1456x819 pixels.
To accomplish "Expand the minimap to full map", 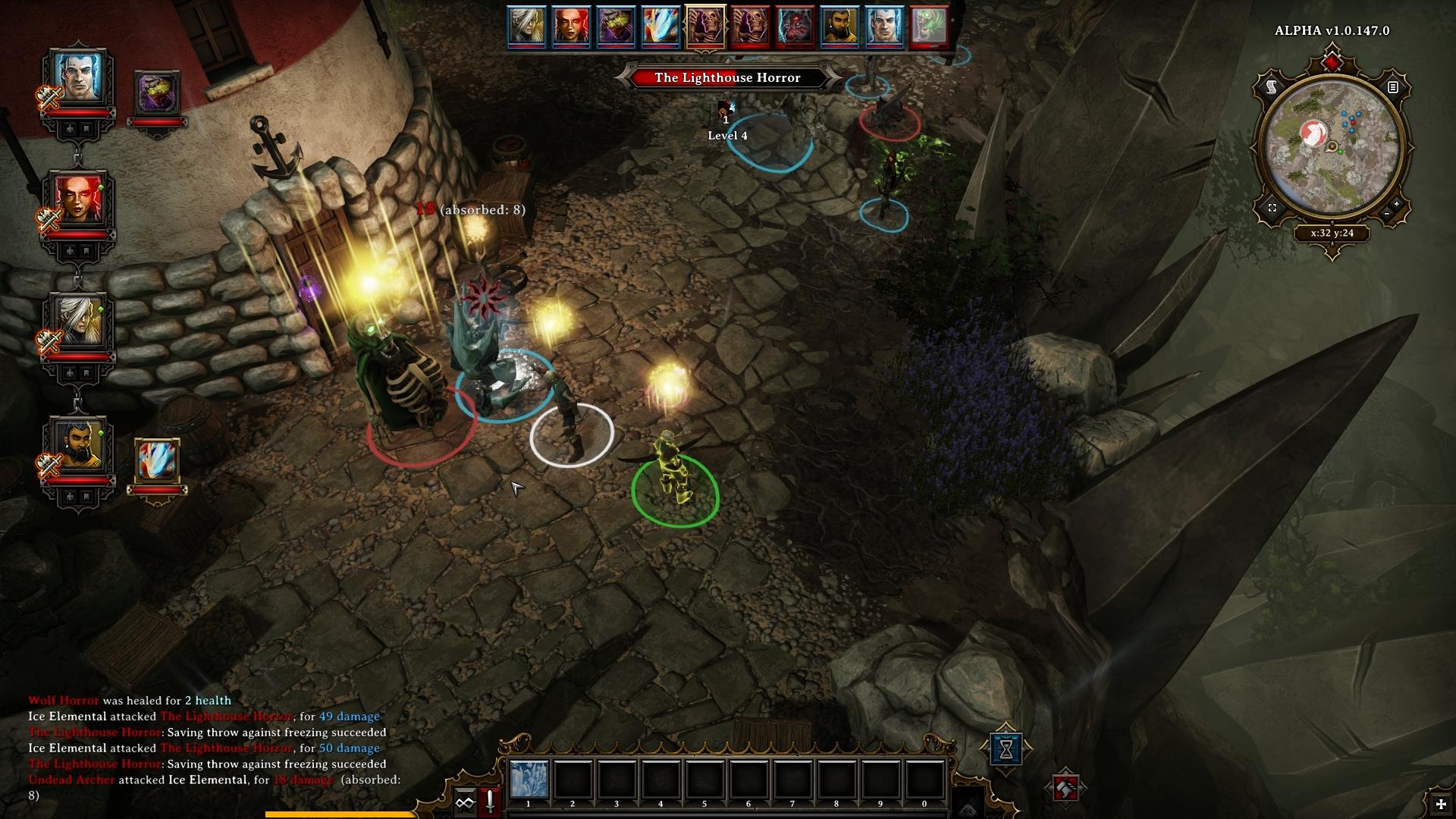I will 1272,208.
